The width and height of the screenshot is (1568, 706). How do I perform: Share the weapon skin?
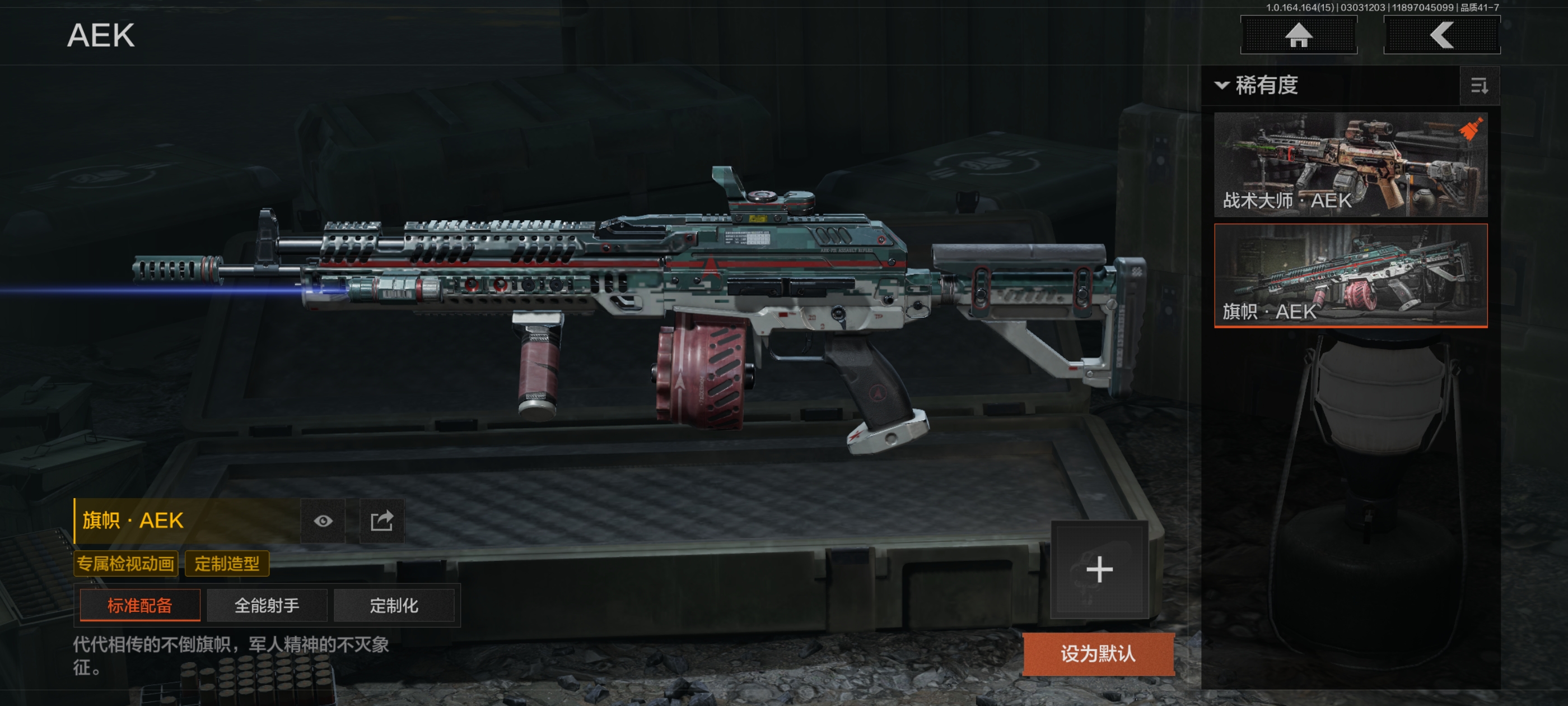tap(382, 521)
